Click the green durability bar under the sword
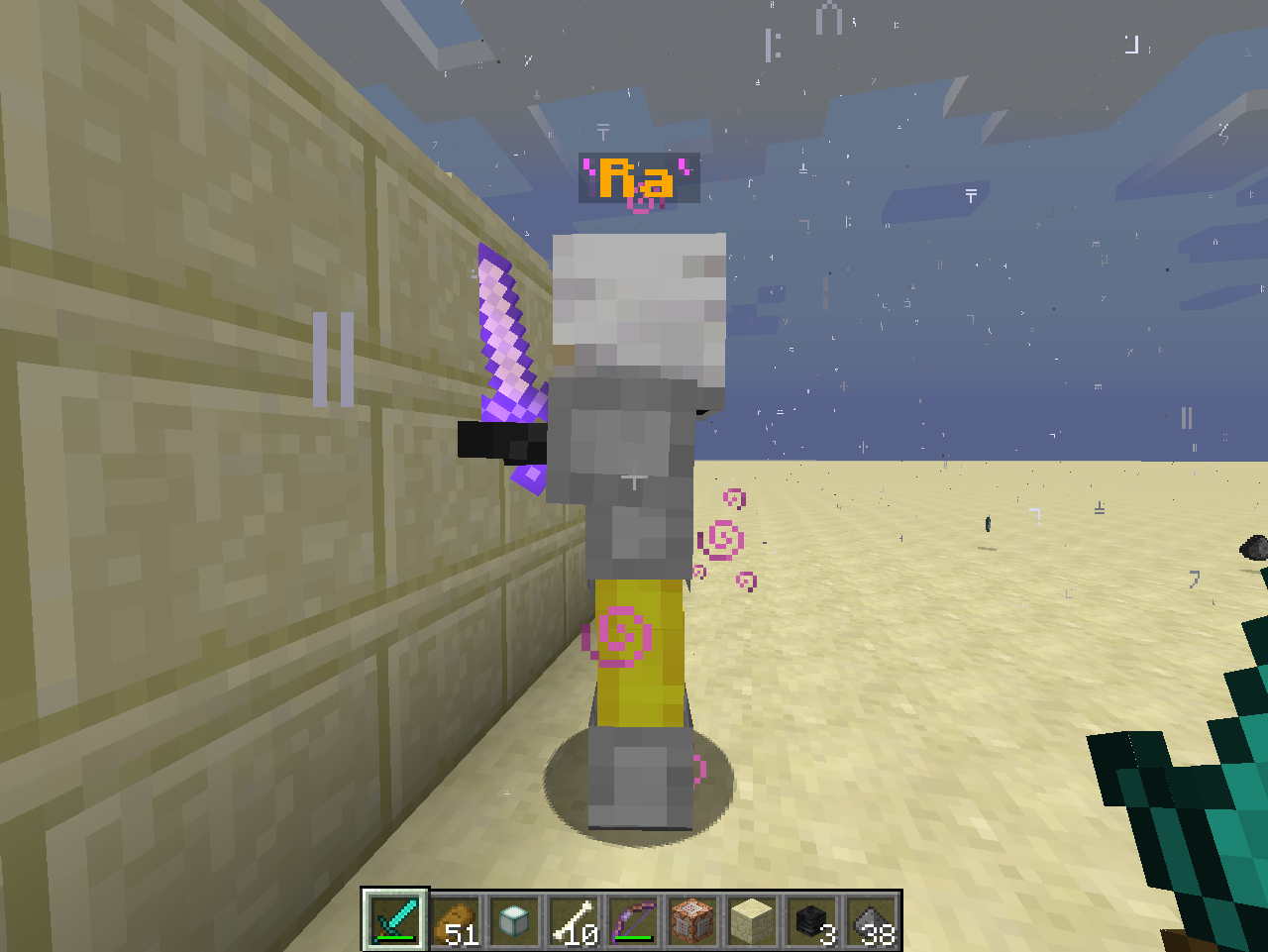Image resolution: width=1268 pixels, height=952 pixels. tap(394, 938)
